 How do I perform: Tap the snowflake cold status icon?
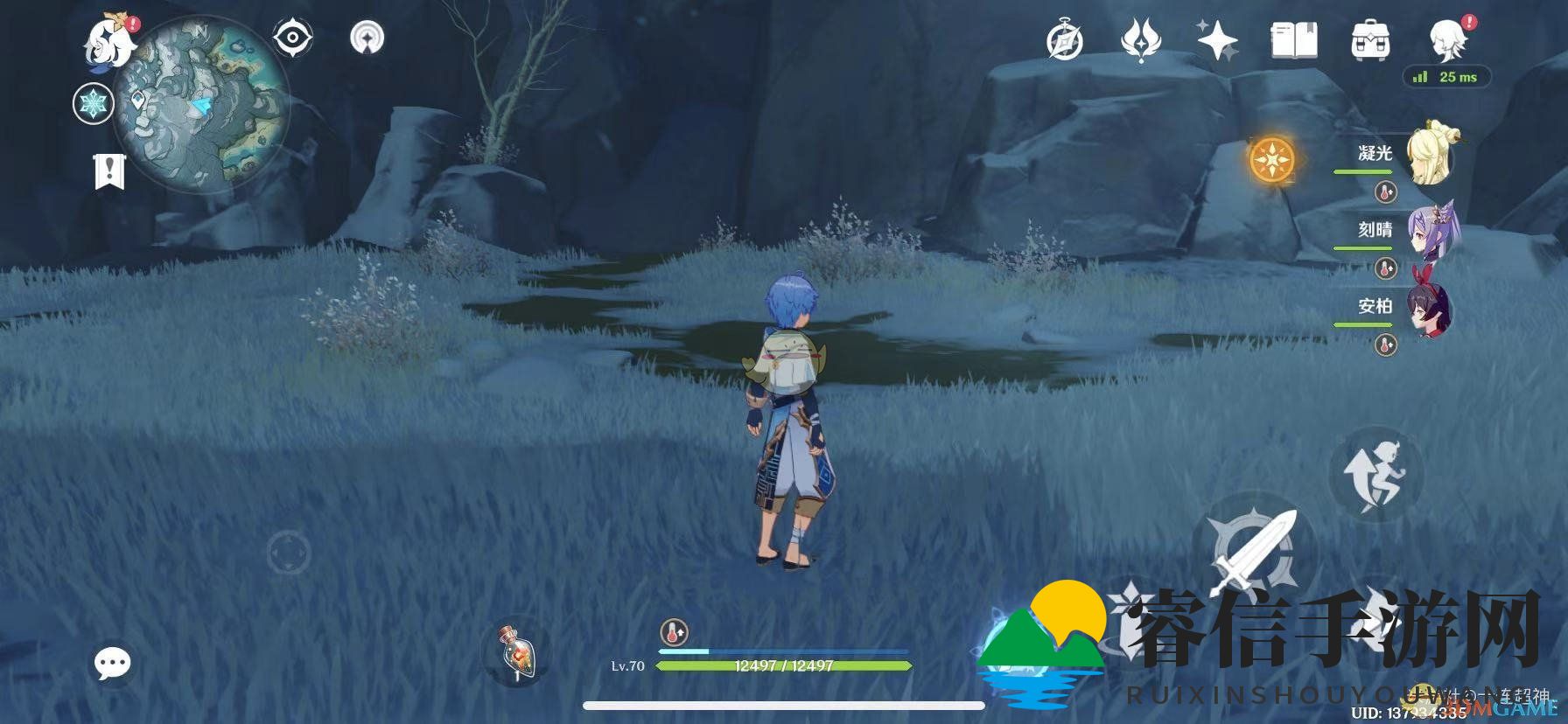(x=93, y=106)
